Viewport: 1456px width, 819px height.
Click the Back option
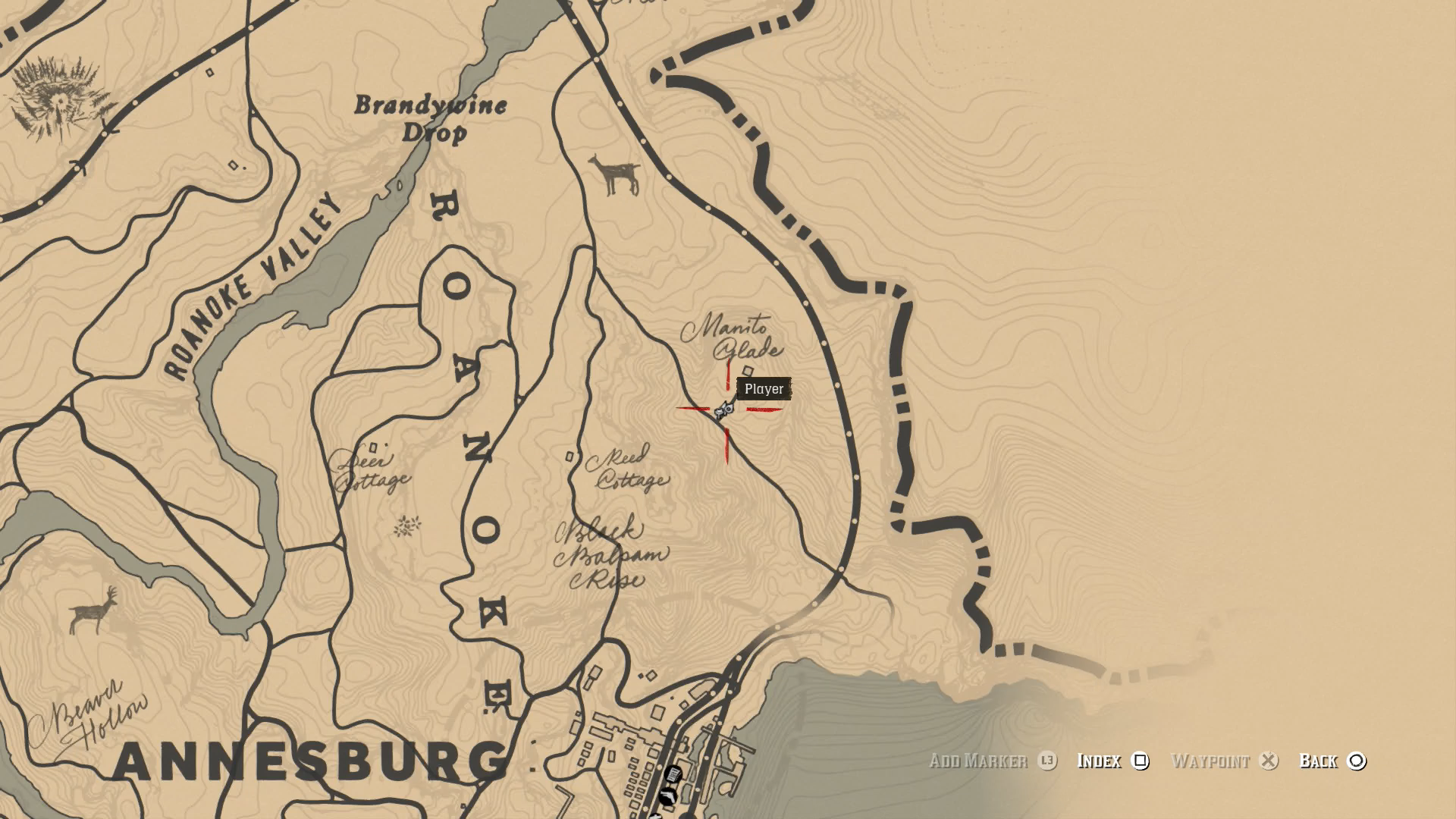[x=1320, y=761]
